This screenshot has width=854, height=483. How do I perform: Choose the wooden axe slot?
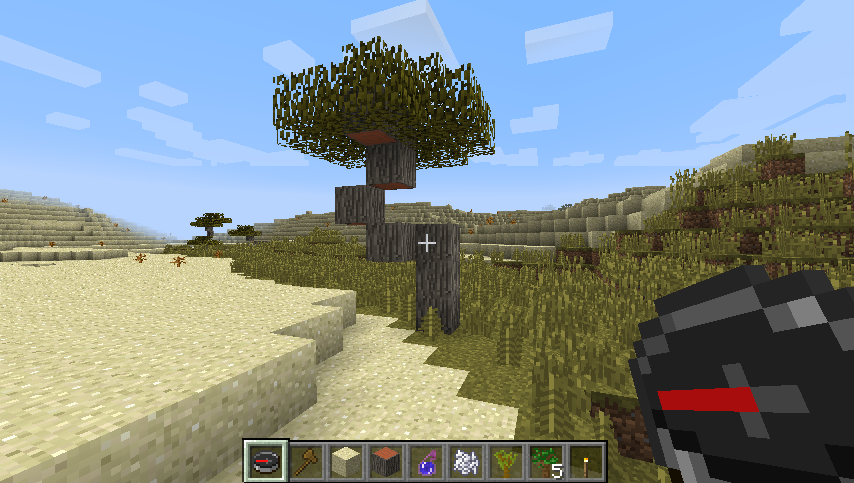coord(306,462)
